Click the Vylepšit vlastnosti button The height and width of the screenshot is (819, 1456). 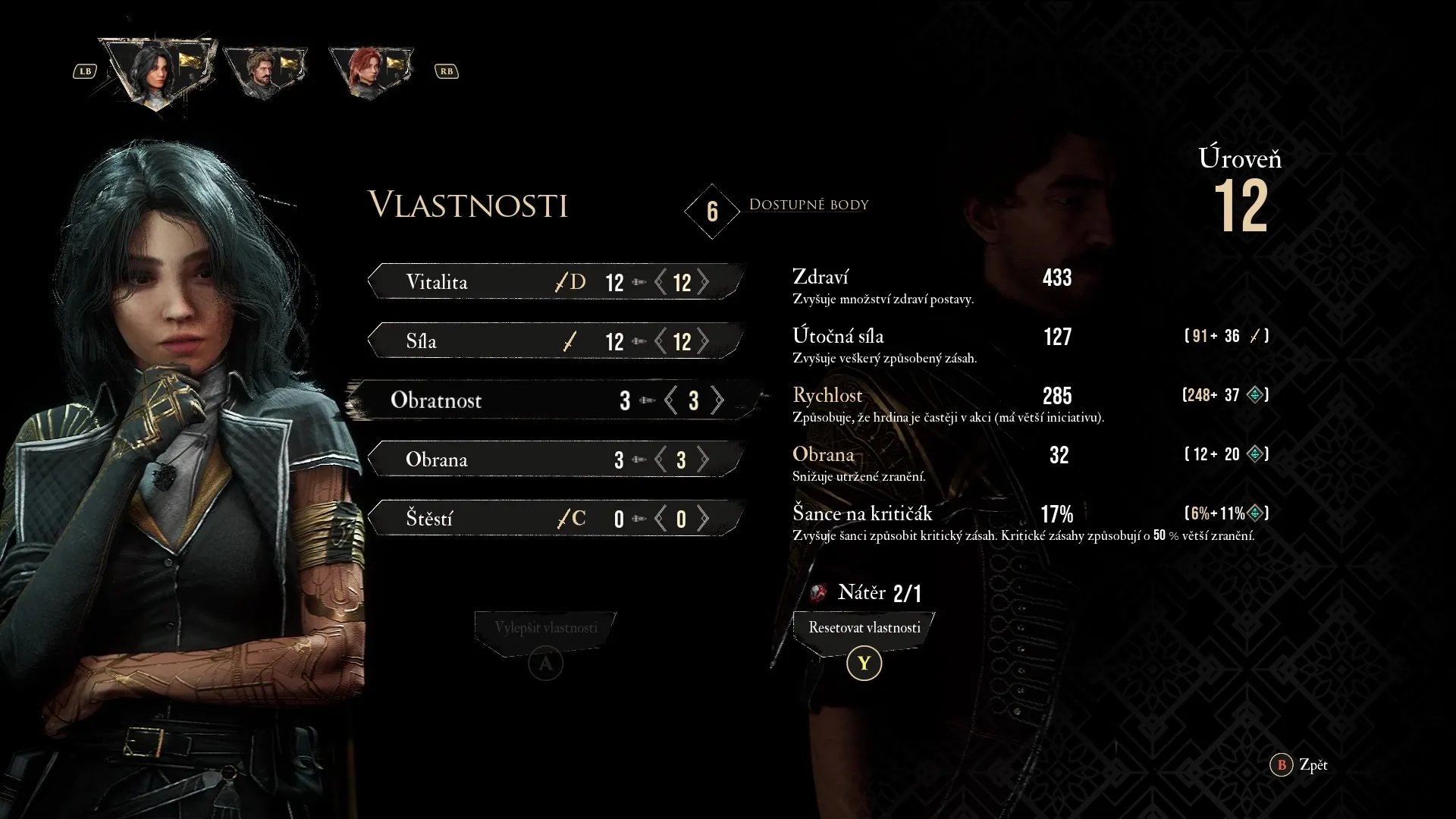pos(545,629)
